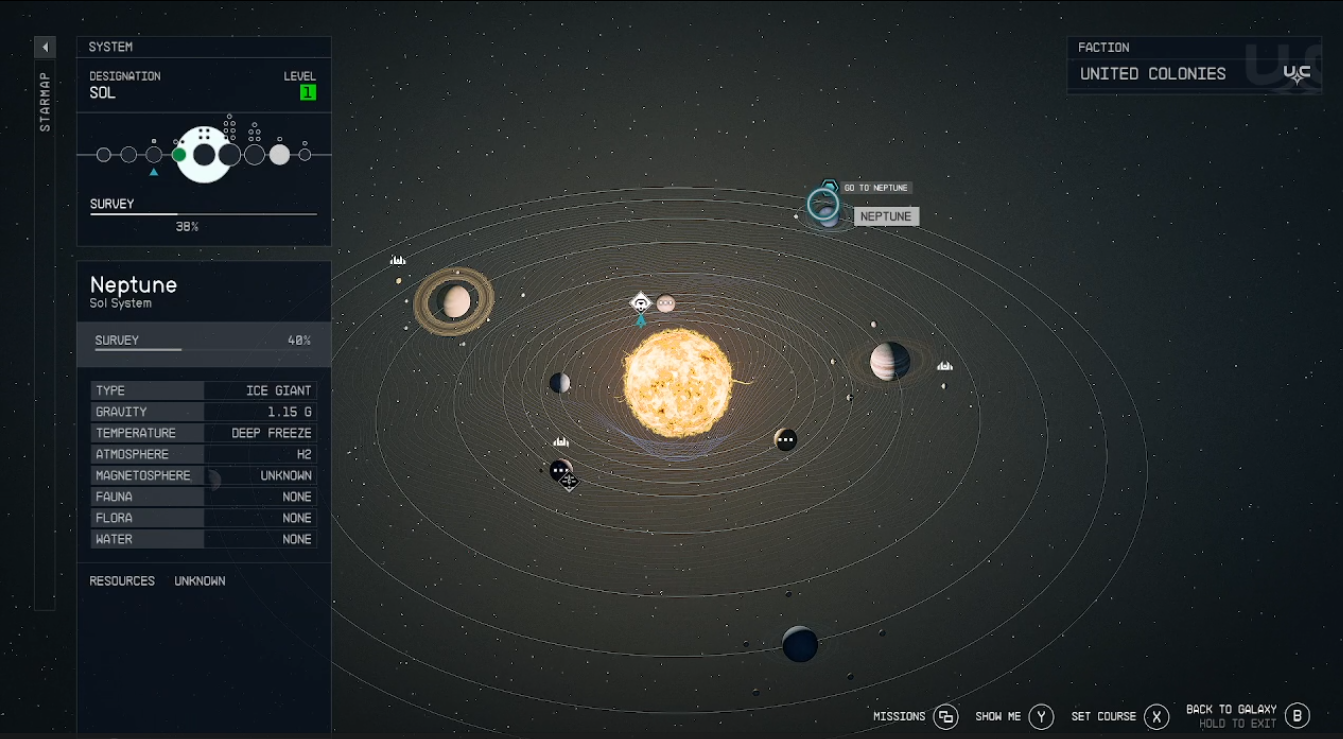Screen dimensions: 1343x739
Task: Click the Go To Neptune label
Action: [872, 187]
